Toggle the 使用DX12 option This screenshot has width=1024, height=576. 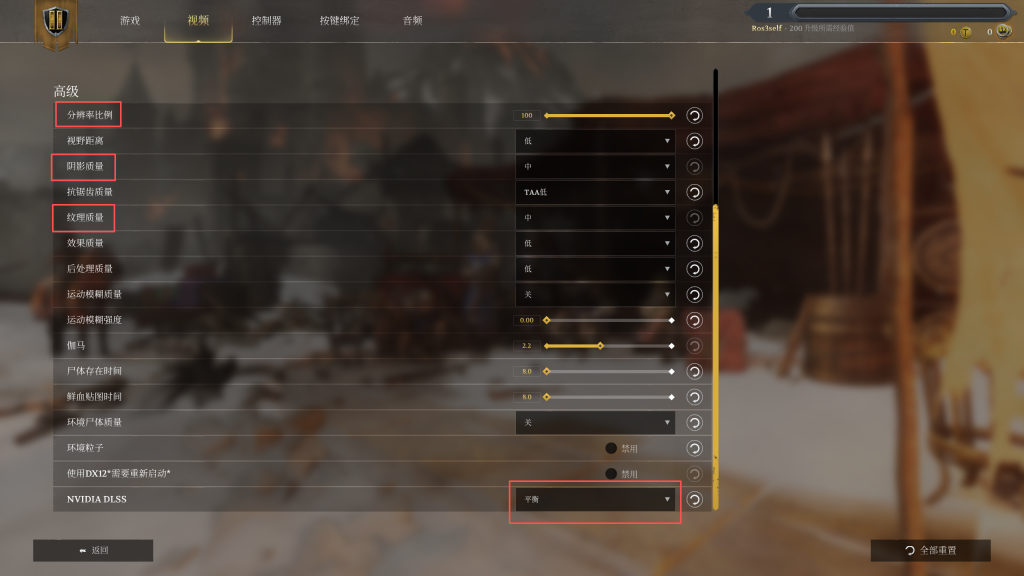[611, 473]
